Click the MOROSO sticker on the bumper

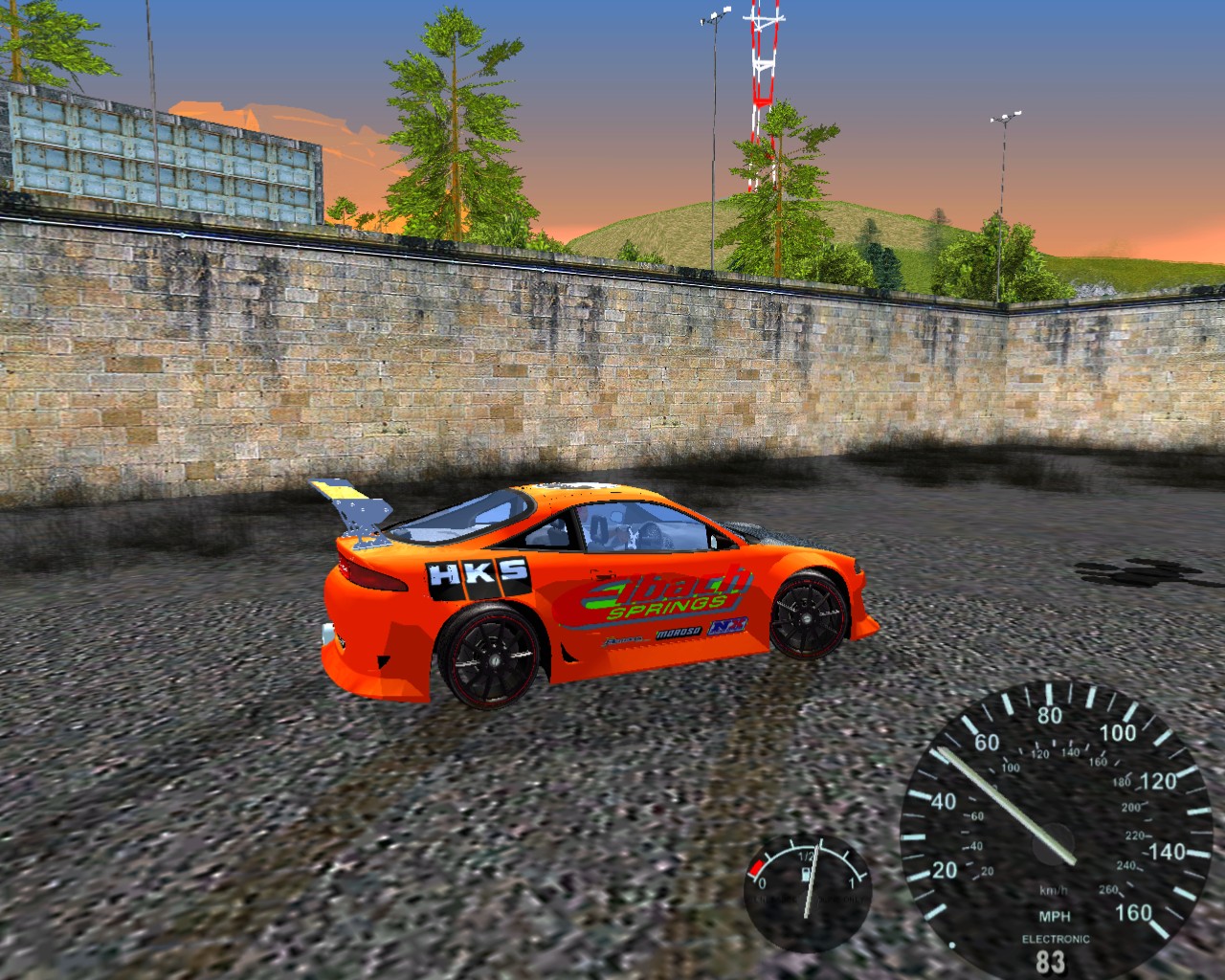[679, 630]
